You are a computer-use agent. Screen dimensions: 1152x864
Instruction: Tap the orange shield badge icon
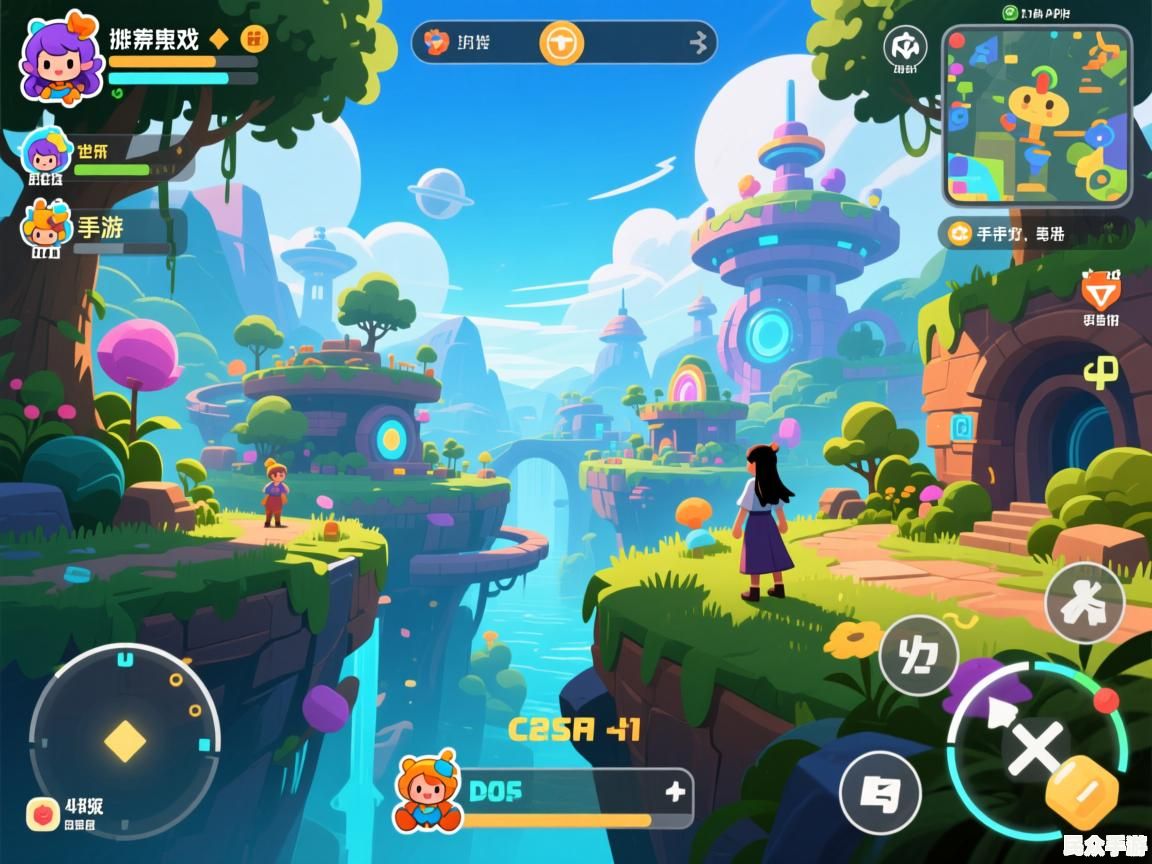click(x=1100, y=291)
